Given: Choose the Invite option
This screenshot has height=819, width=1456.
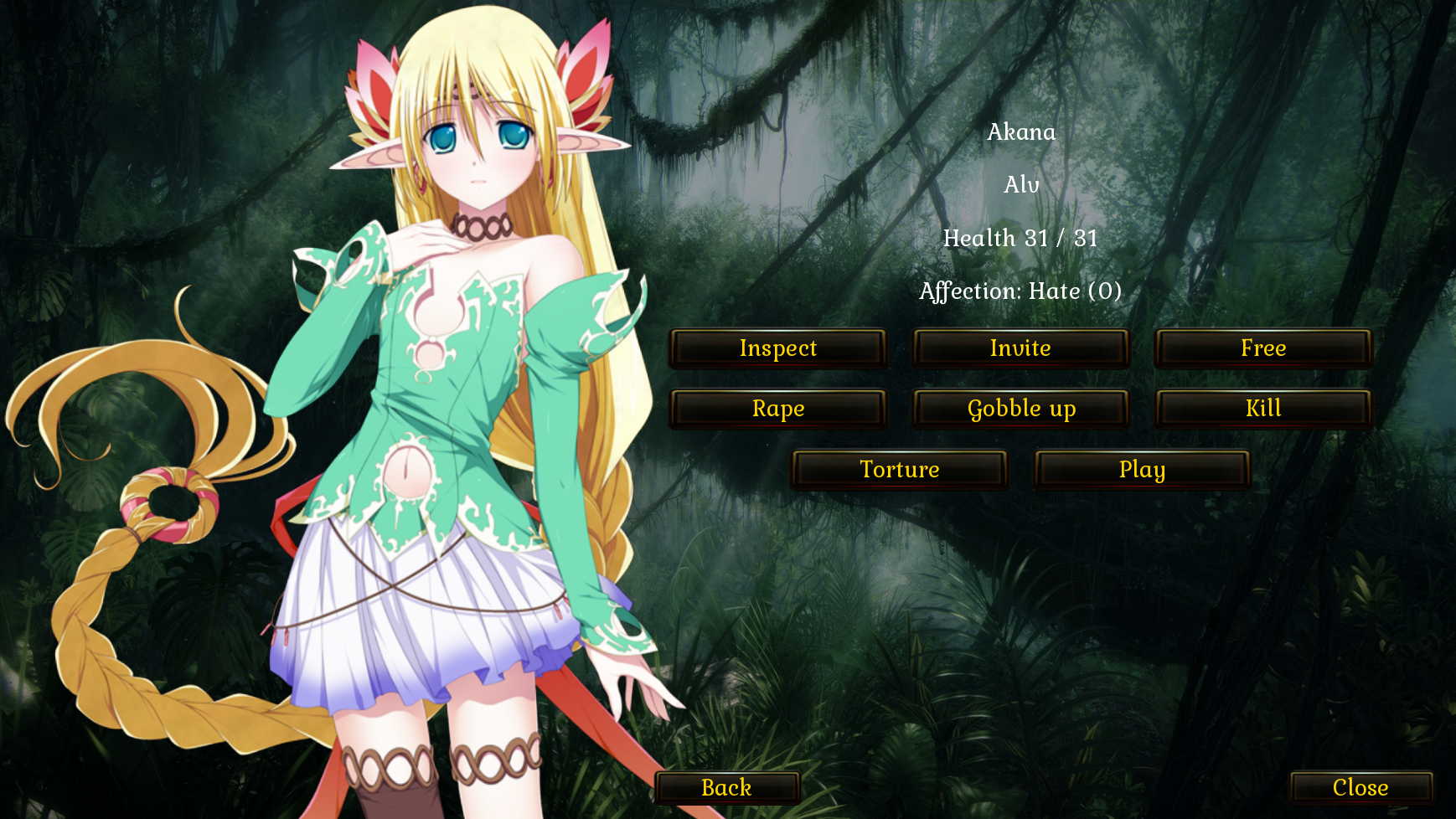Looking at the screenshot, I should [x=1020, y=348].
